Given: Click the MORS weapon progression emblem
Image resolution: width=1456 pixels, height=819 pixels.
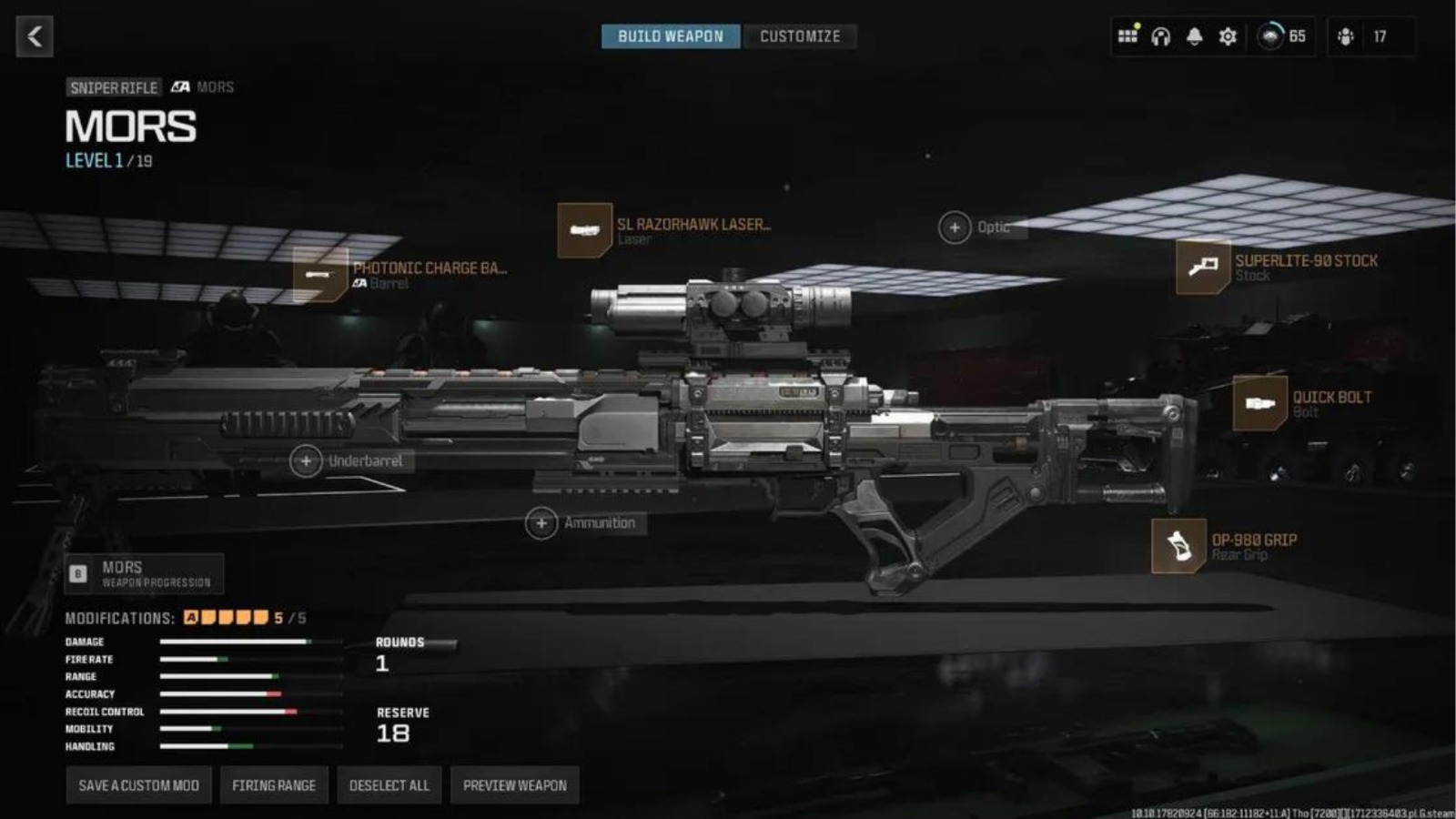Looking at the screenshot, I should [x=78, y=571].
